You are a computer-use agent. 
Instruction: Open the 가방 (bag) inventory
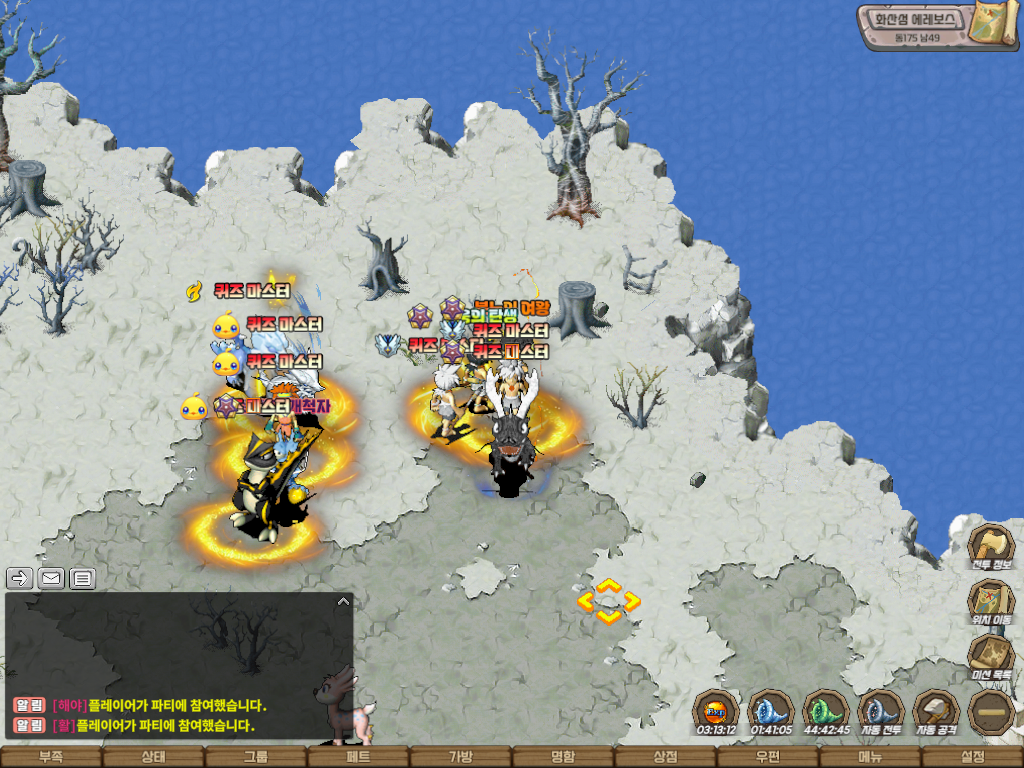pos(461,757)
